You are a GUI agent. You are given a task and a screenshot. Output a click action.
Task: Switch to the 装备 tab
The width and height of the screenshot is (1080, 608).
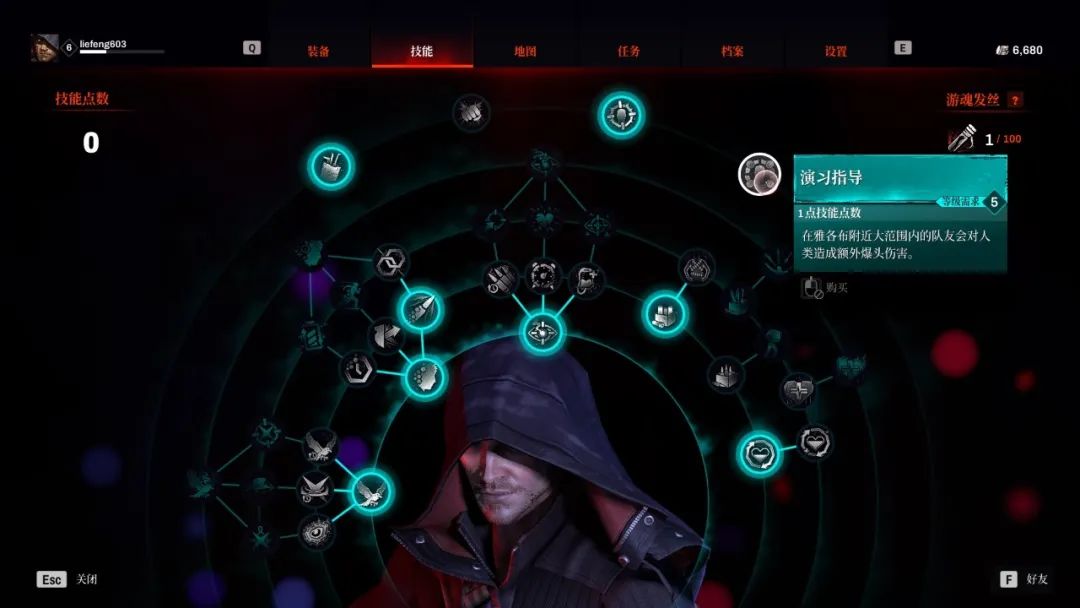pos(318,51)
